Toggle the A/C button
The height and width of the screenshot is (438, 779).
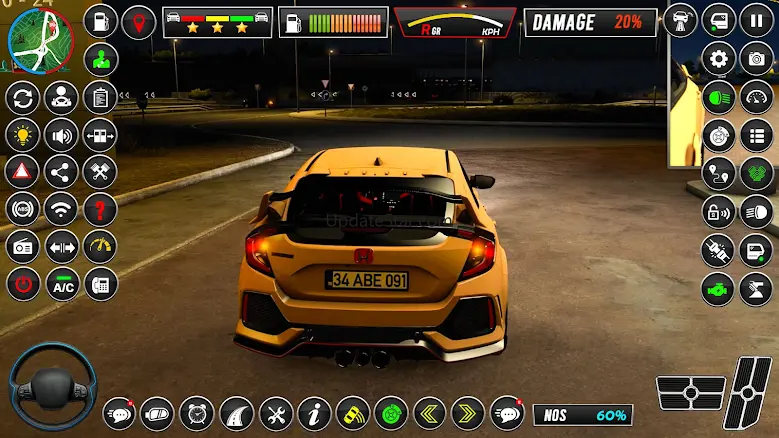tap(62, 284)
